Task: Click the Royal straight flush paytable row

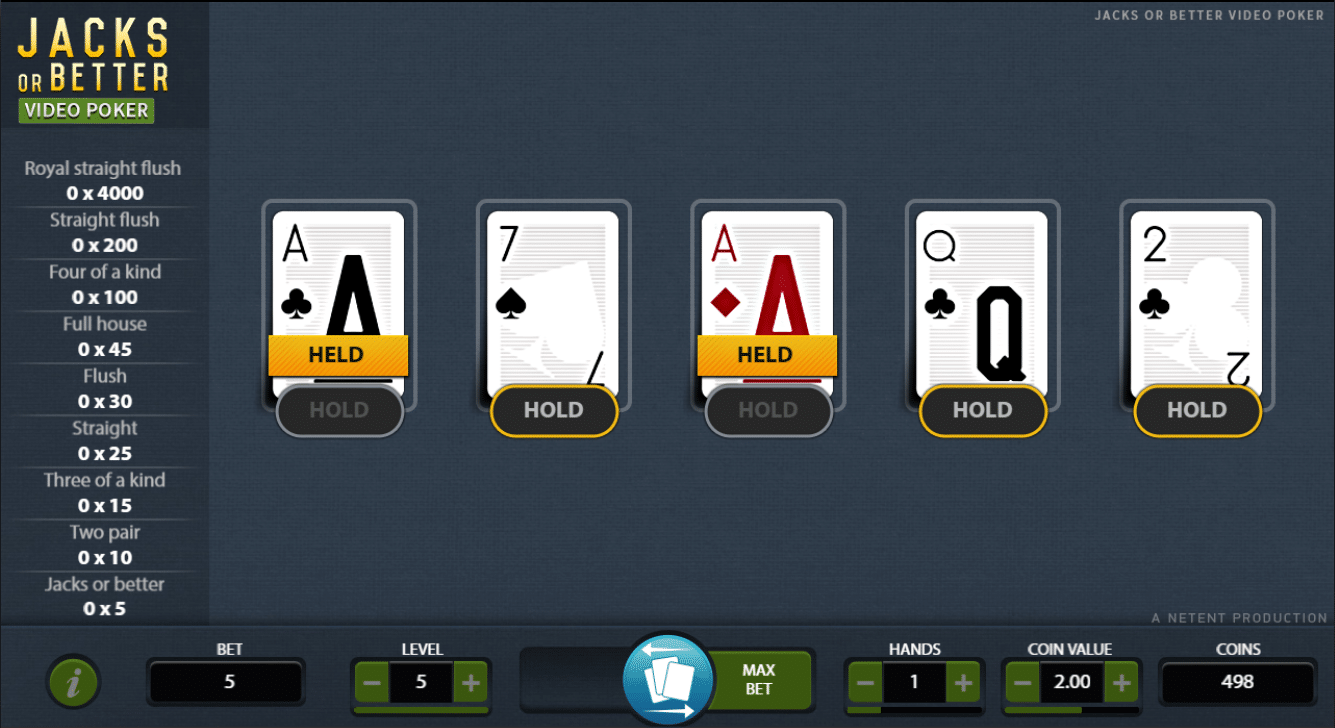Action: [x=103, y=180]
